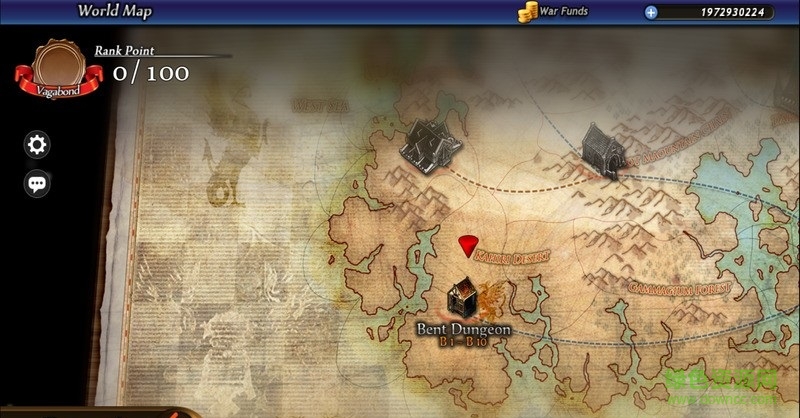
Task: Select the Bent Dungeon location
Action: click(464, 300)
